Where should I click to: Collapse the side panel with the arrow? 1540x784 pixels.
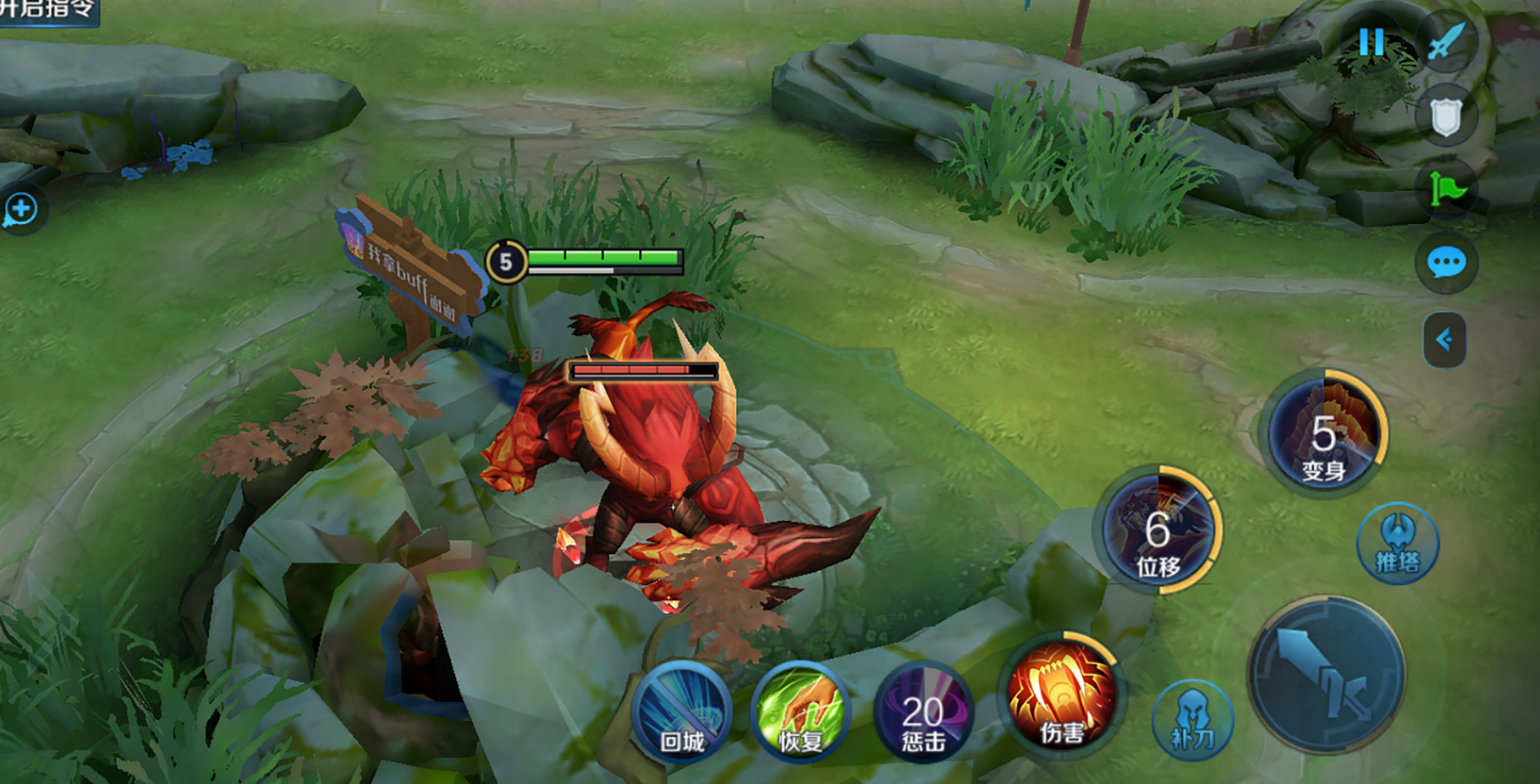point(1444,339)
